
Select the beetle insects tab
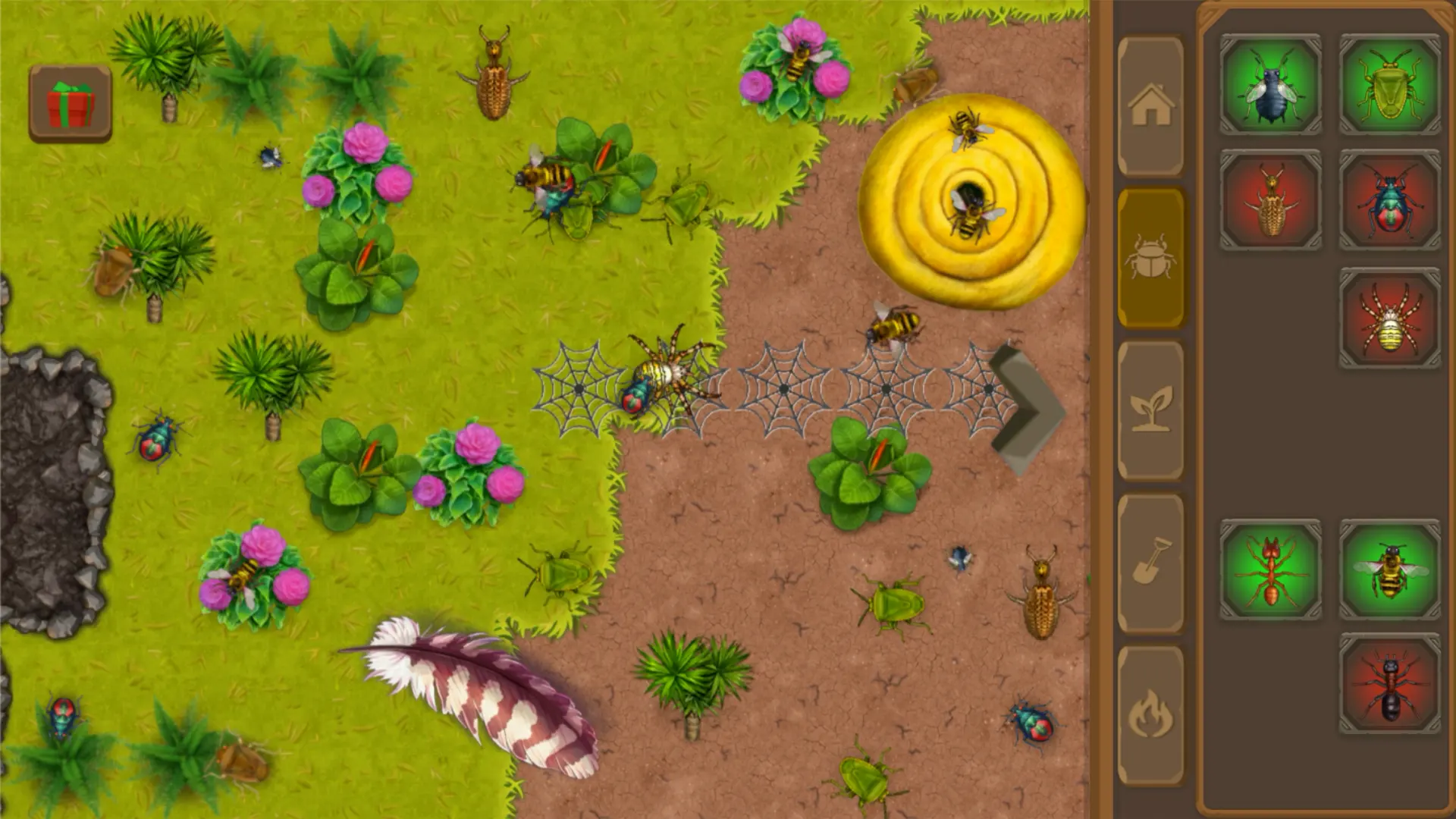(1150, 258)
